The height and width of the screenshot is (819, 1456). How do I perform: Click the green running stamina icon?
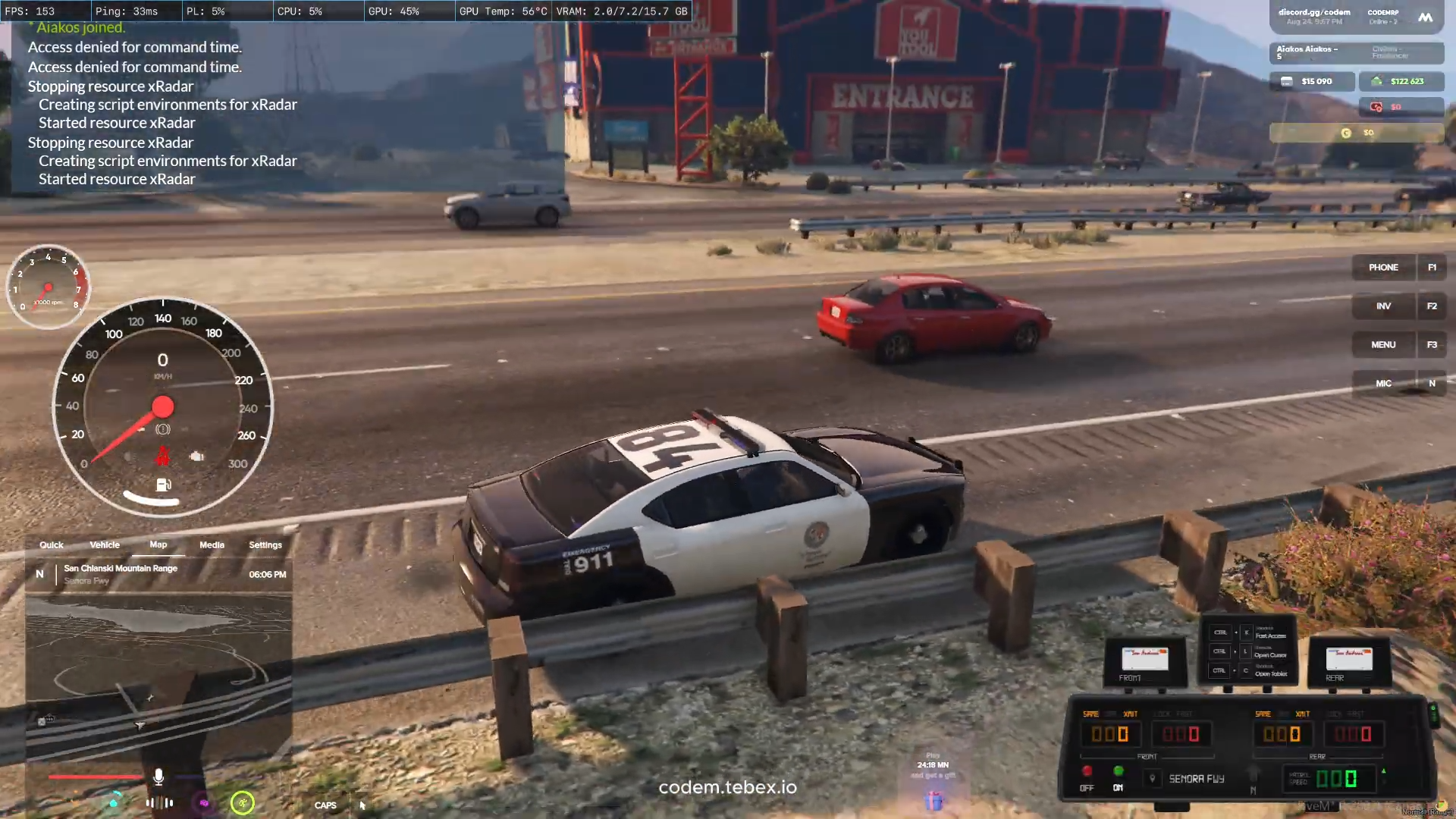243,803
